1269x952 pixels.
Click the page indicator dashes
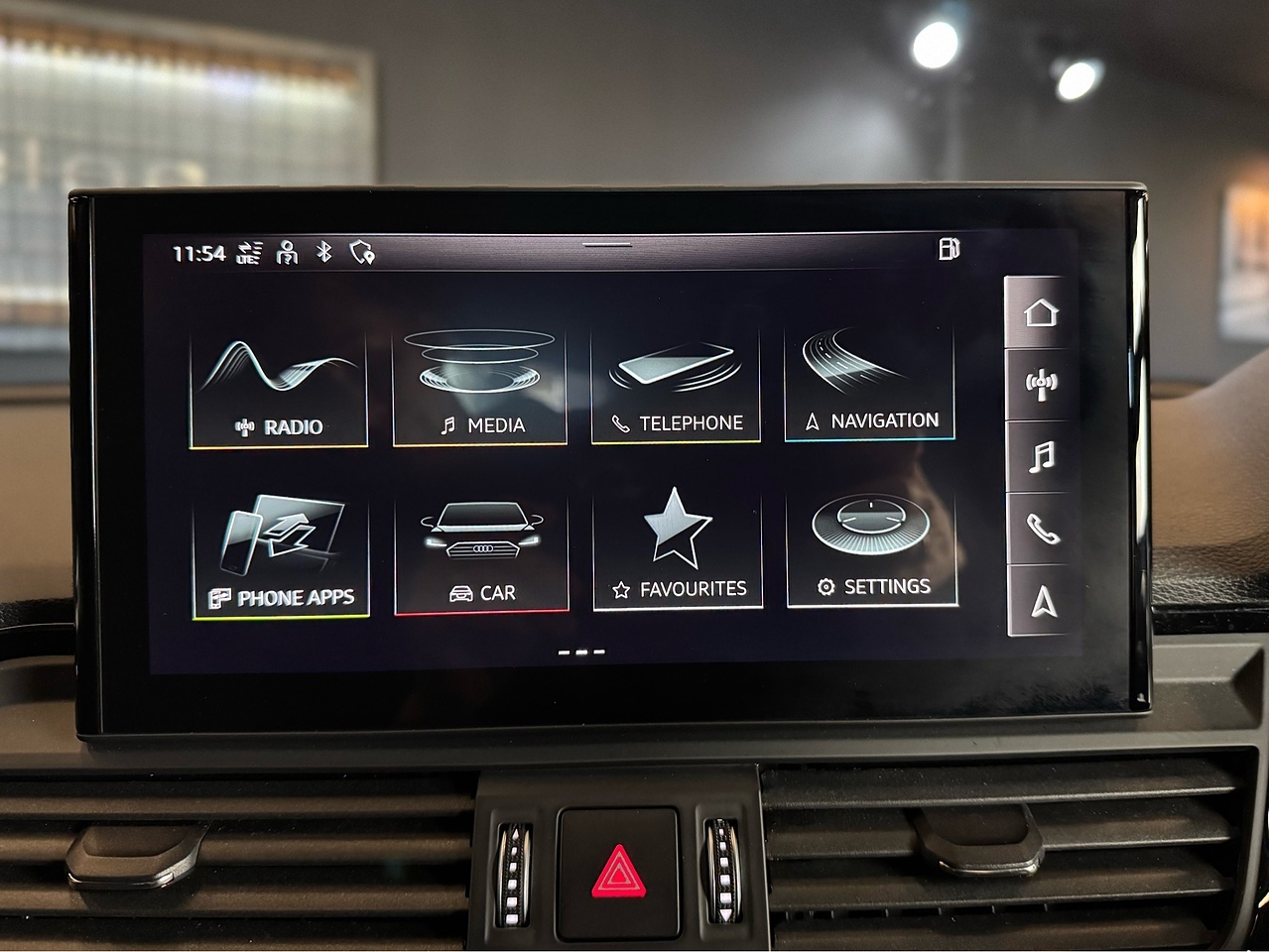click(581, 653)
